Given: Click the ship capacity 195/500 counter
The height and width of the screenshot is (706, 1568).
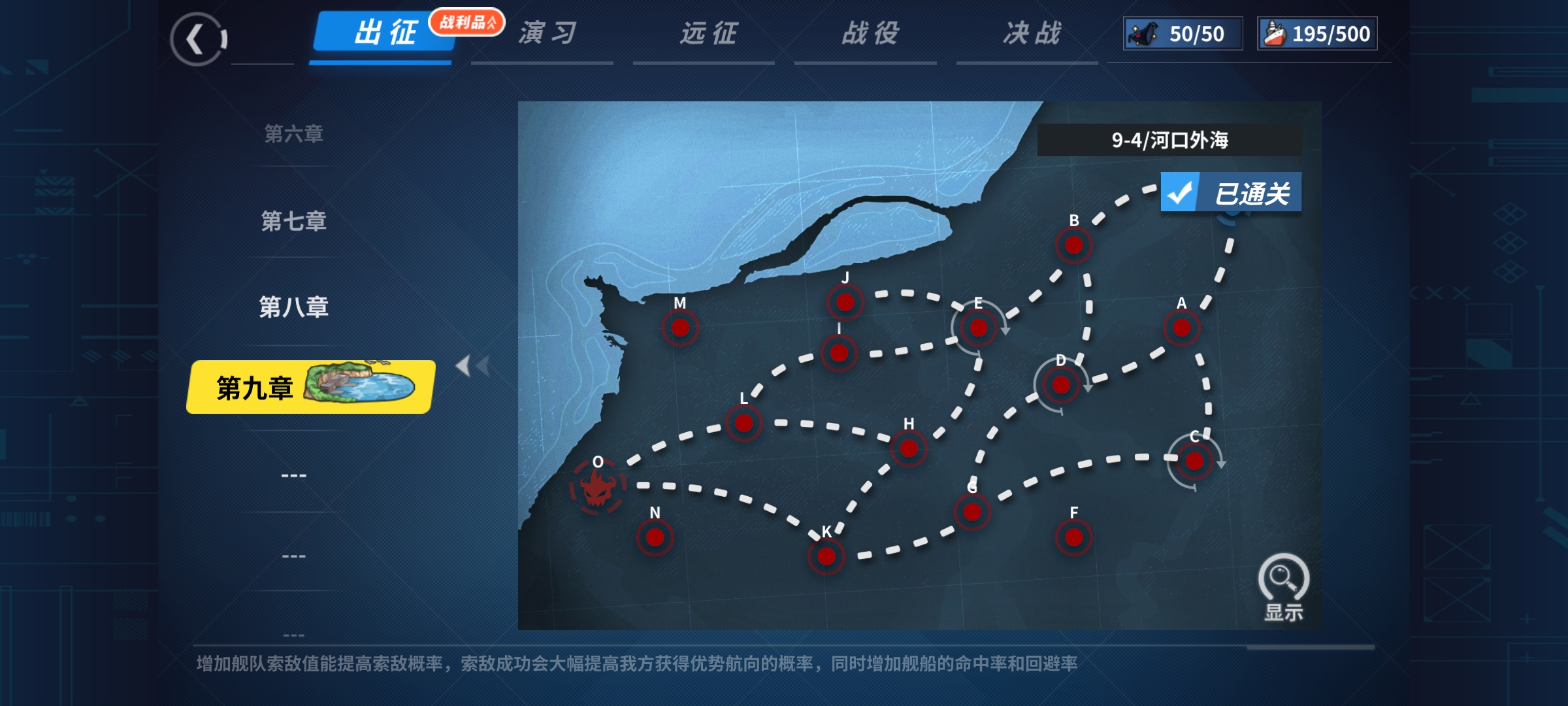Looking at the screenshot, I should tap(1317, 34).
